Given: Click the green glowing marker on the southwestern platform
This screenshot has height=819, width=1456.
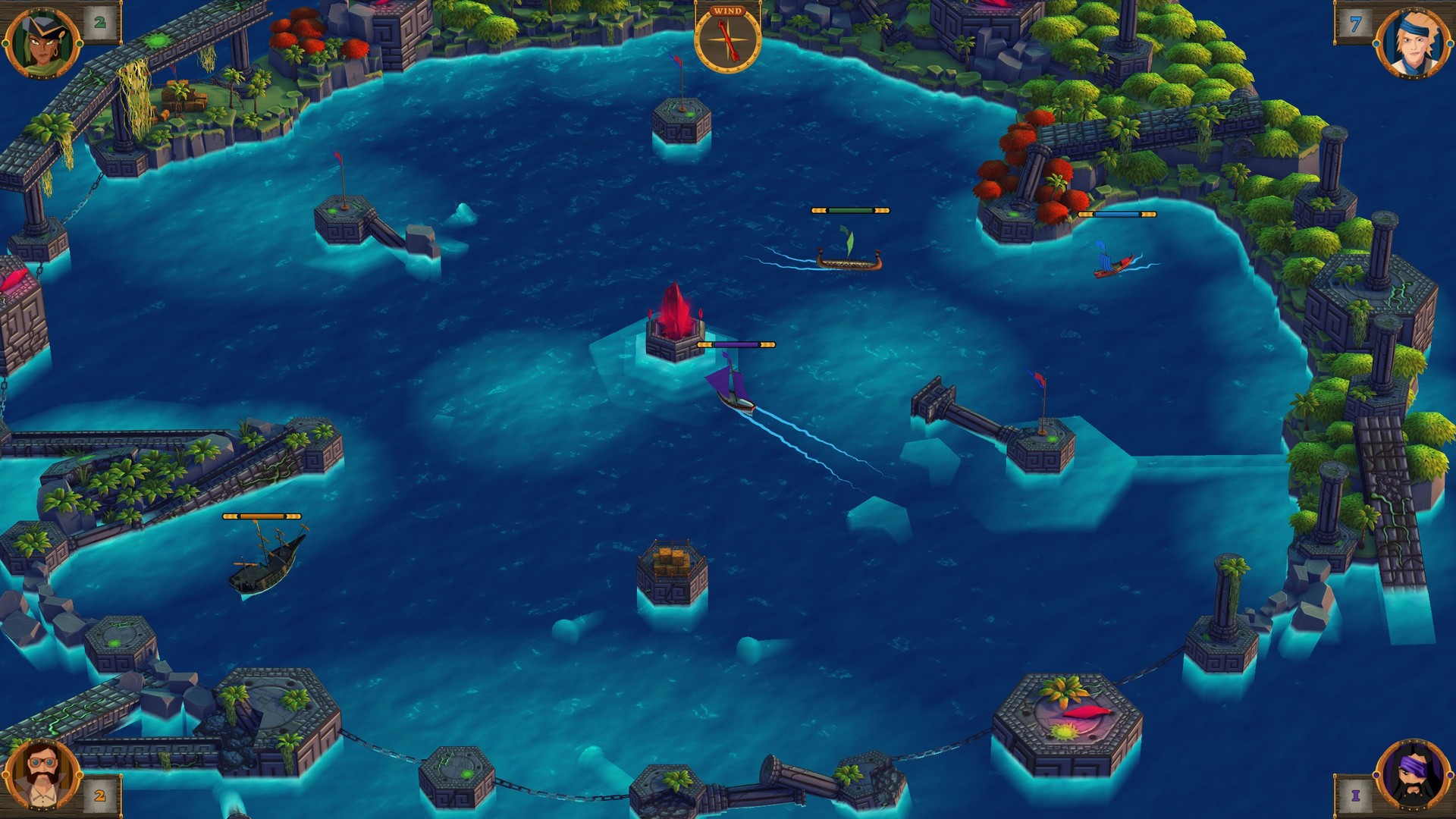Looking at the screenshot, I should (x=115, y=641).
